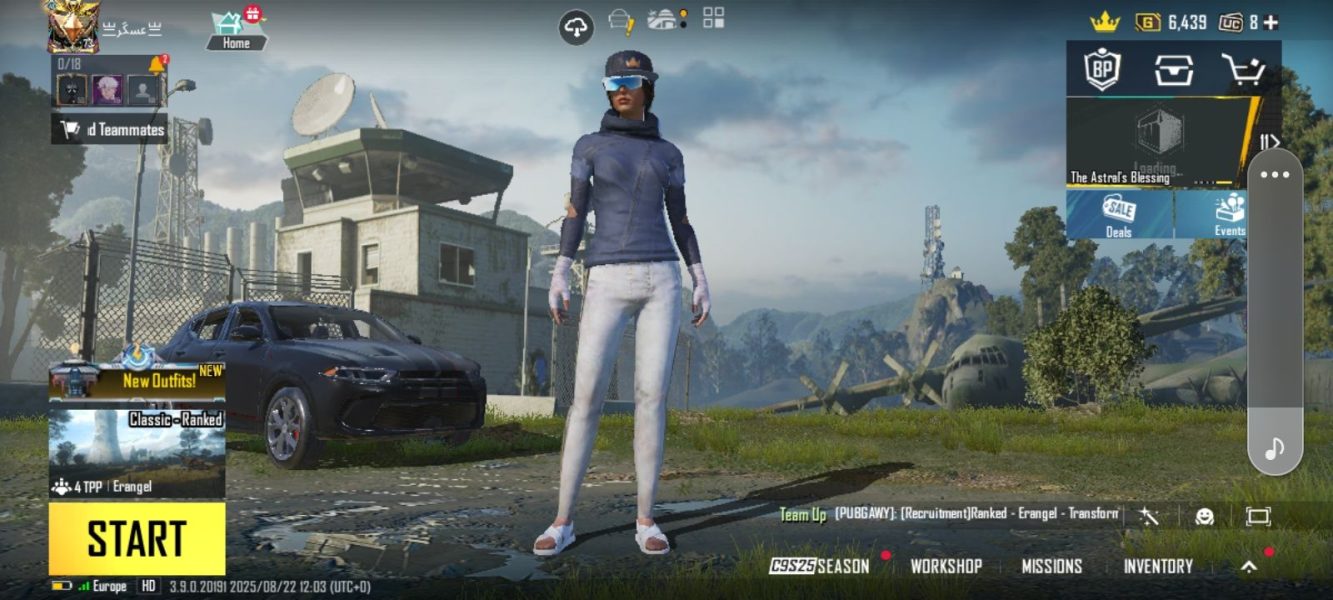This screenshot has height=600, width=1333.
Task: Open the player profile avatar
Action: [x=73, y=24]
